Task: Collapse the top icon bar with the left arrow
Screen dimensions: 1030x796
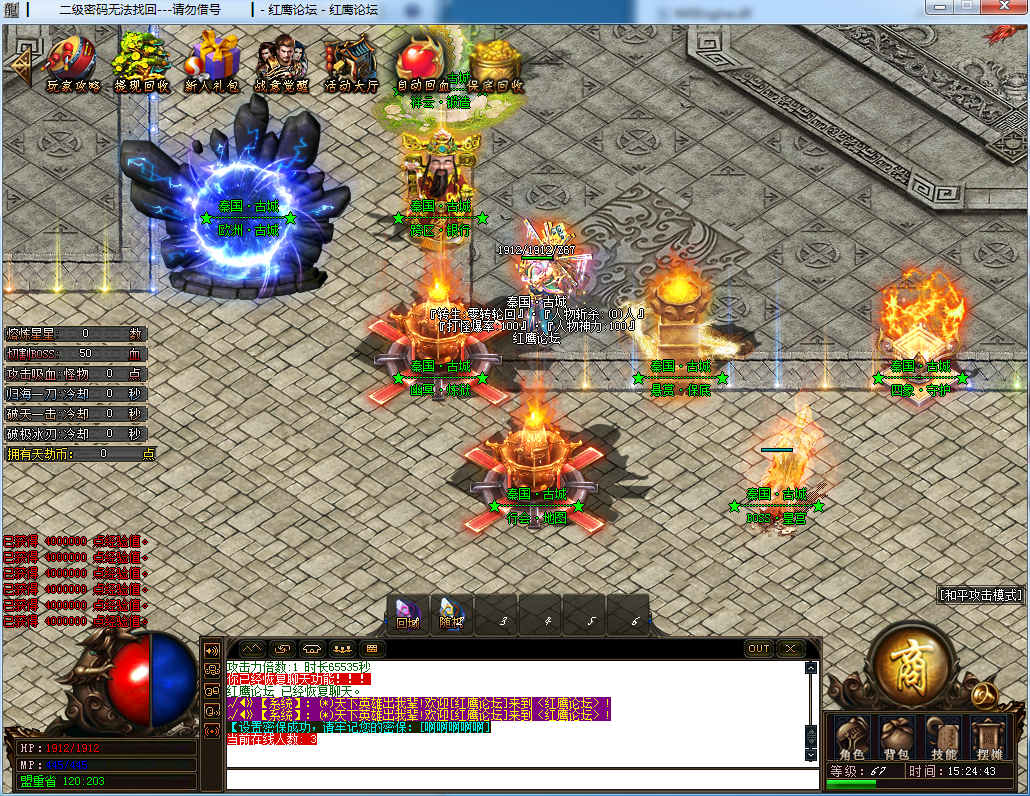Action: 18,62
